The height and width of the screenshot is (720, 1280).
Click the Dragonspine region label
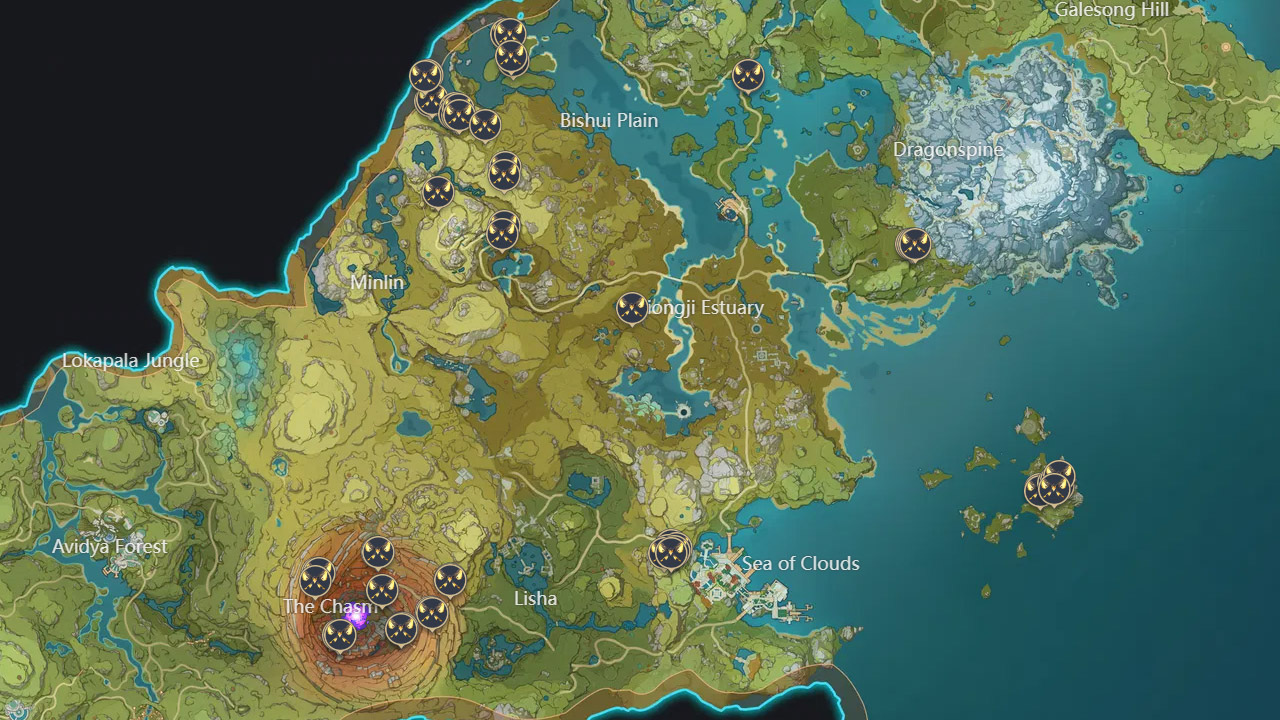[950, 148]
